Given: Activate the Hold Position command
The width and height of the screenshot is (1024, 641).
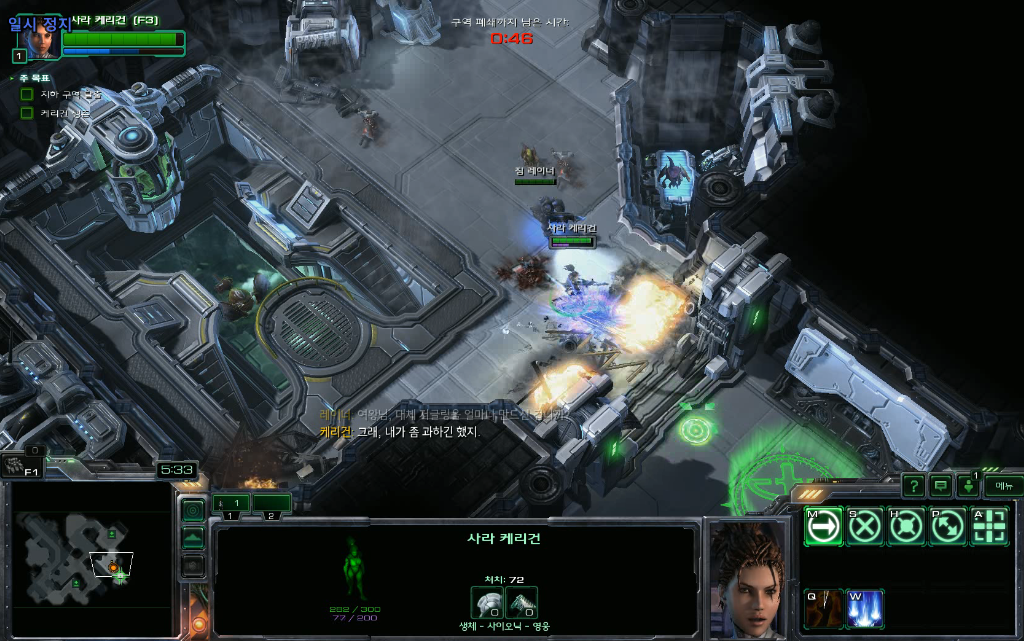Looking at the screenshot, I should (x=906, y=526).
